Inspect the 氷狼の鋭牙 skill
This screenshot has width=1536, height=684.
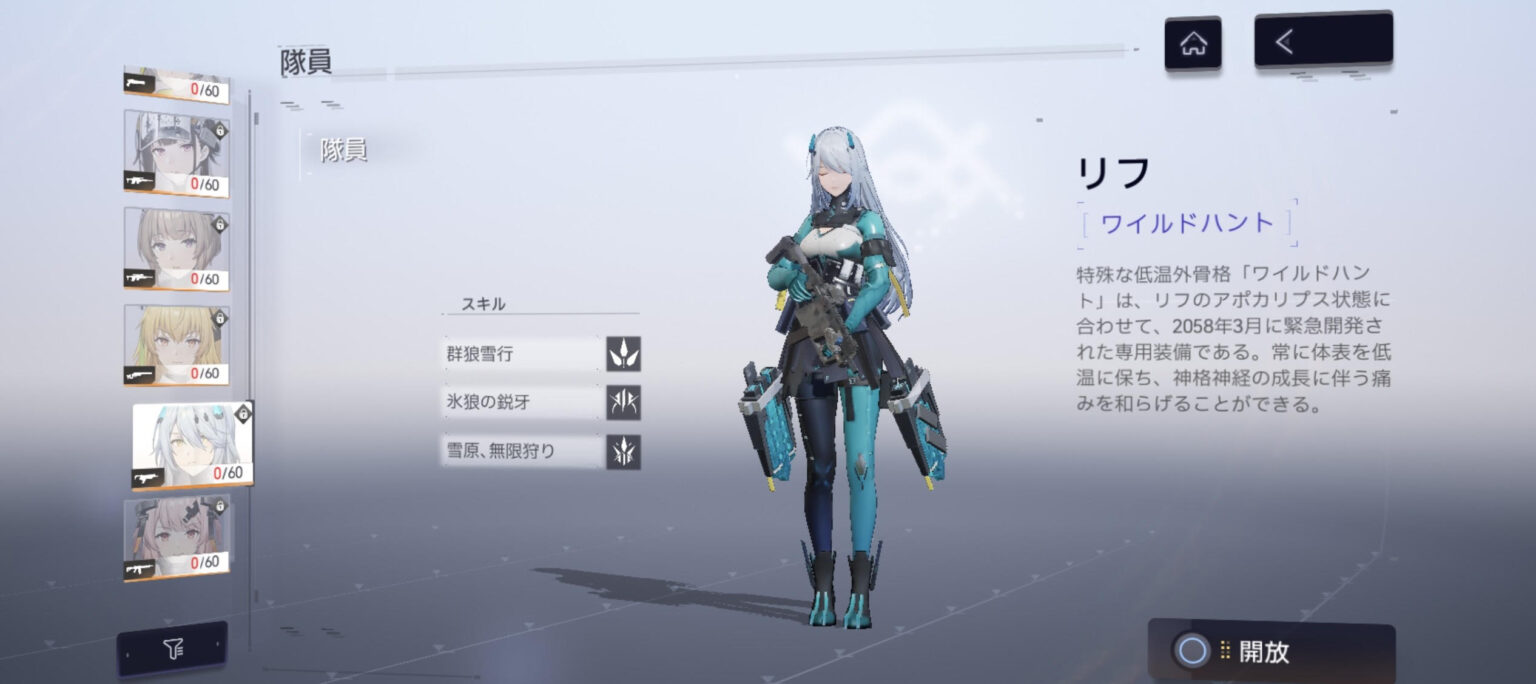541,402
